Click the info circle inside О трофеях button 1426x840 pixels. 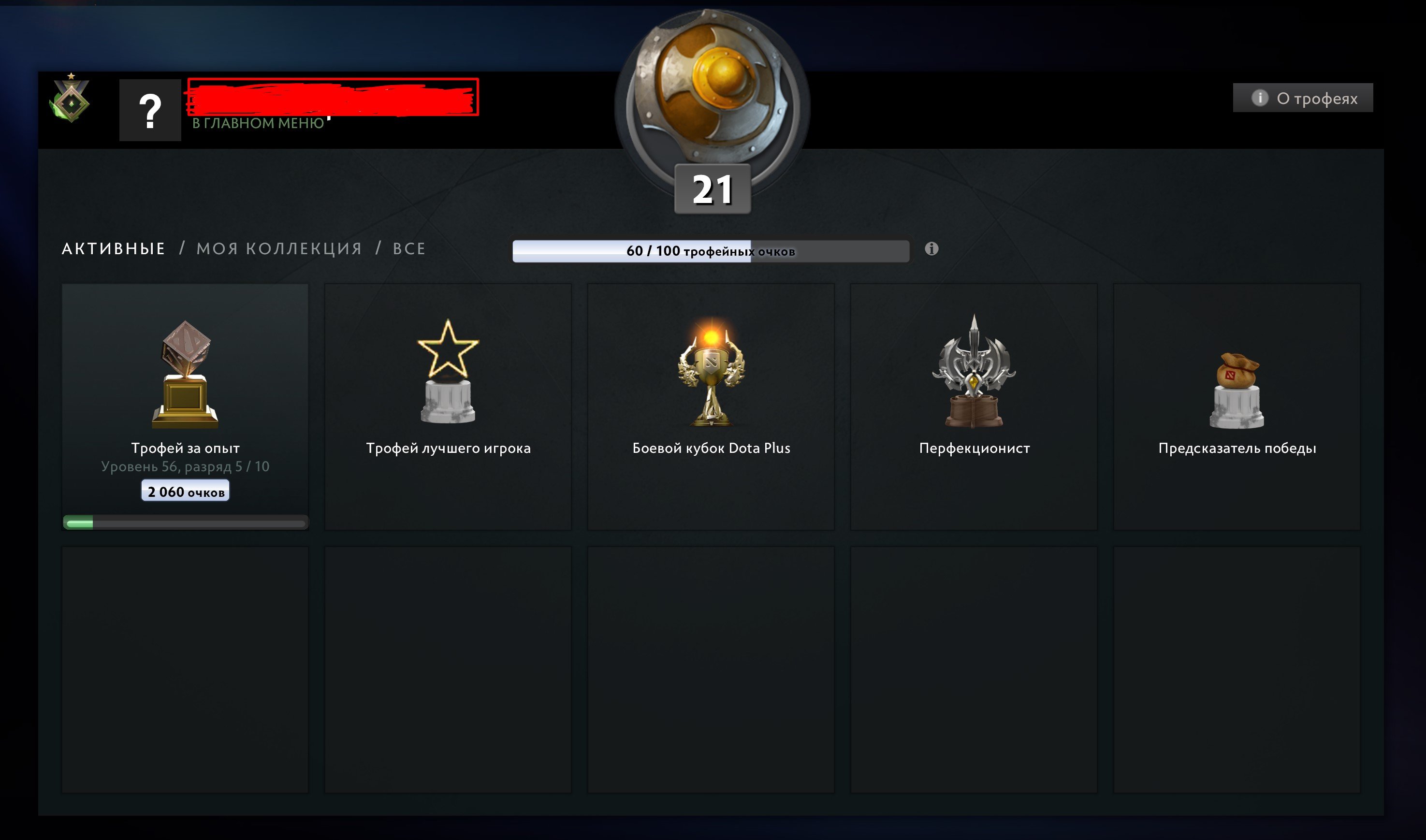(1260, 98)
